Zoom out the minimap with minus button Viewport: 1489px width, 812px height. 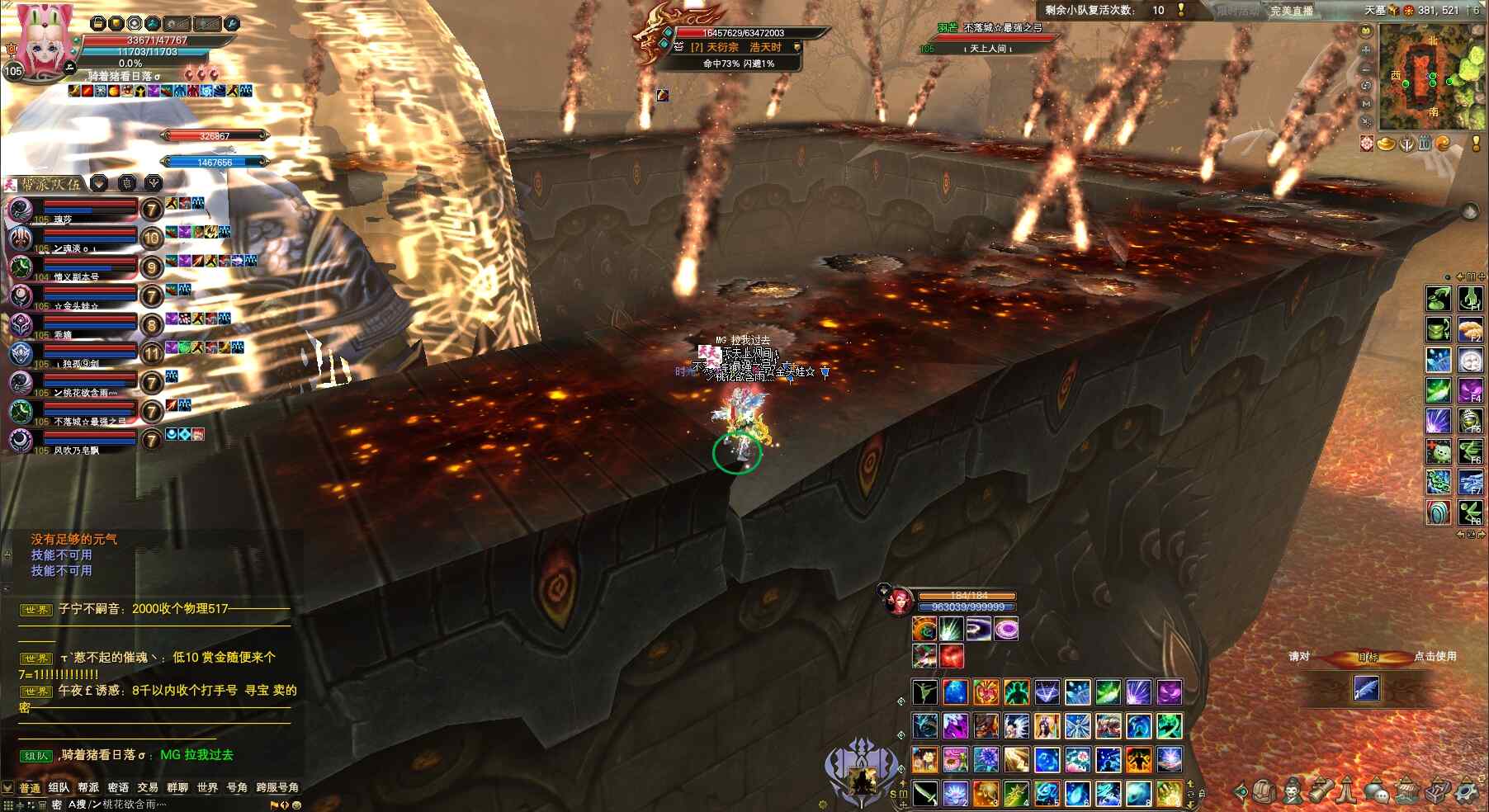(x=1366, y=68)
